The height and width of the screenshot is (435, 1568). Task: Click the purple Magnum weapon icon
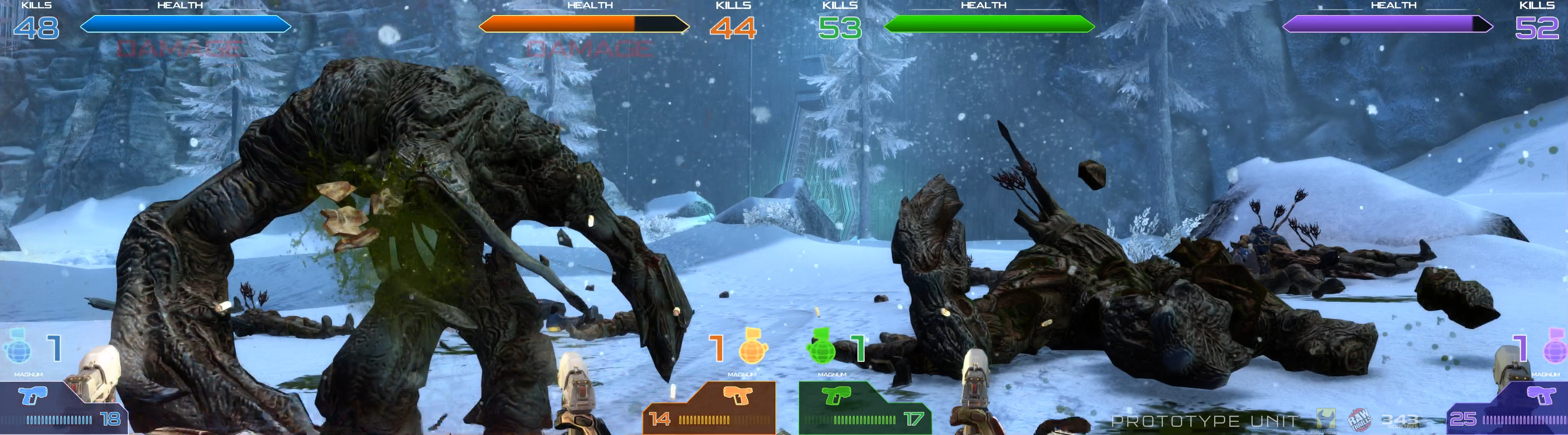1541,397
